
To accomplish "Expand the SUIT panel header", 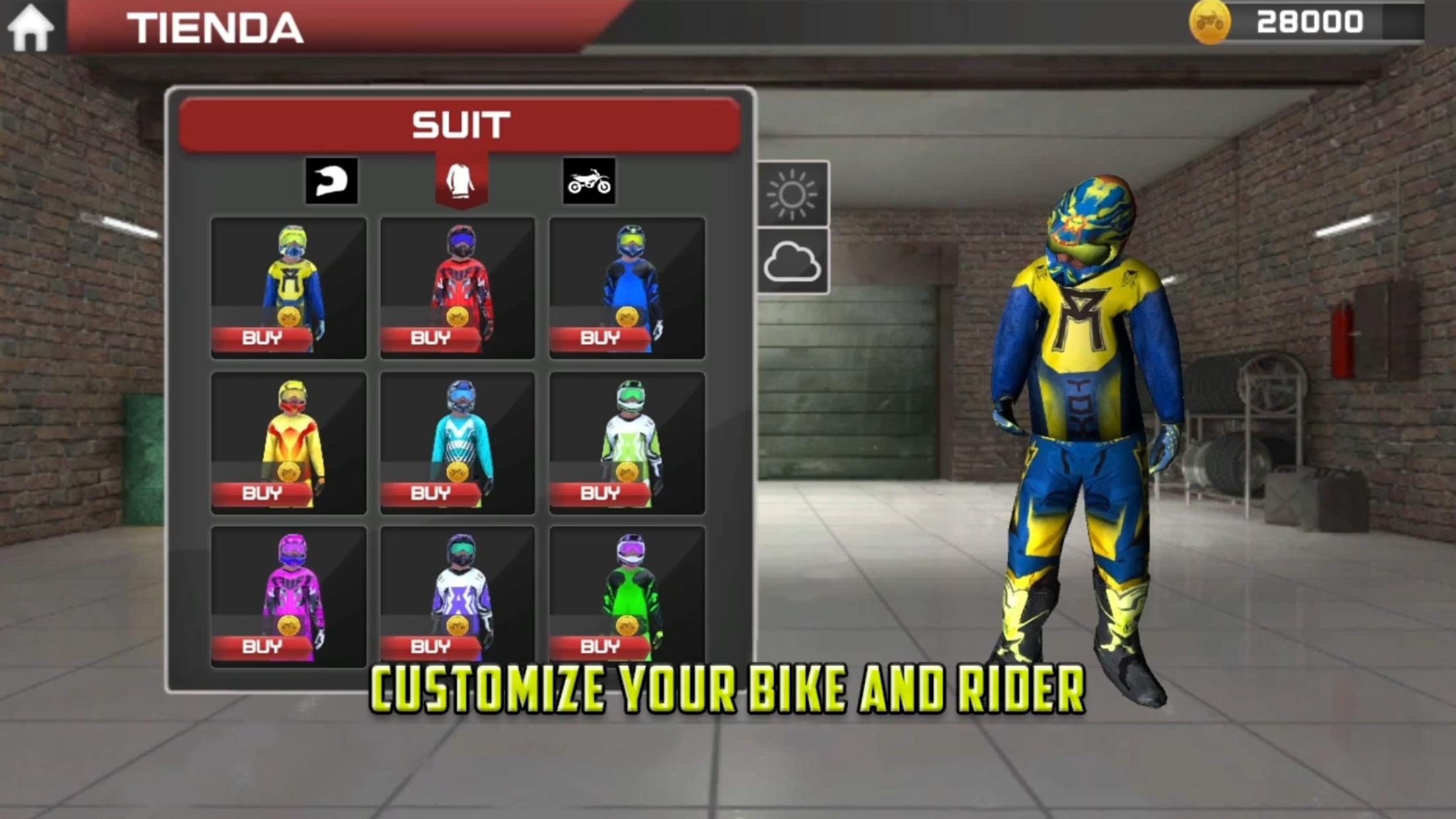I will 460,122.
